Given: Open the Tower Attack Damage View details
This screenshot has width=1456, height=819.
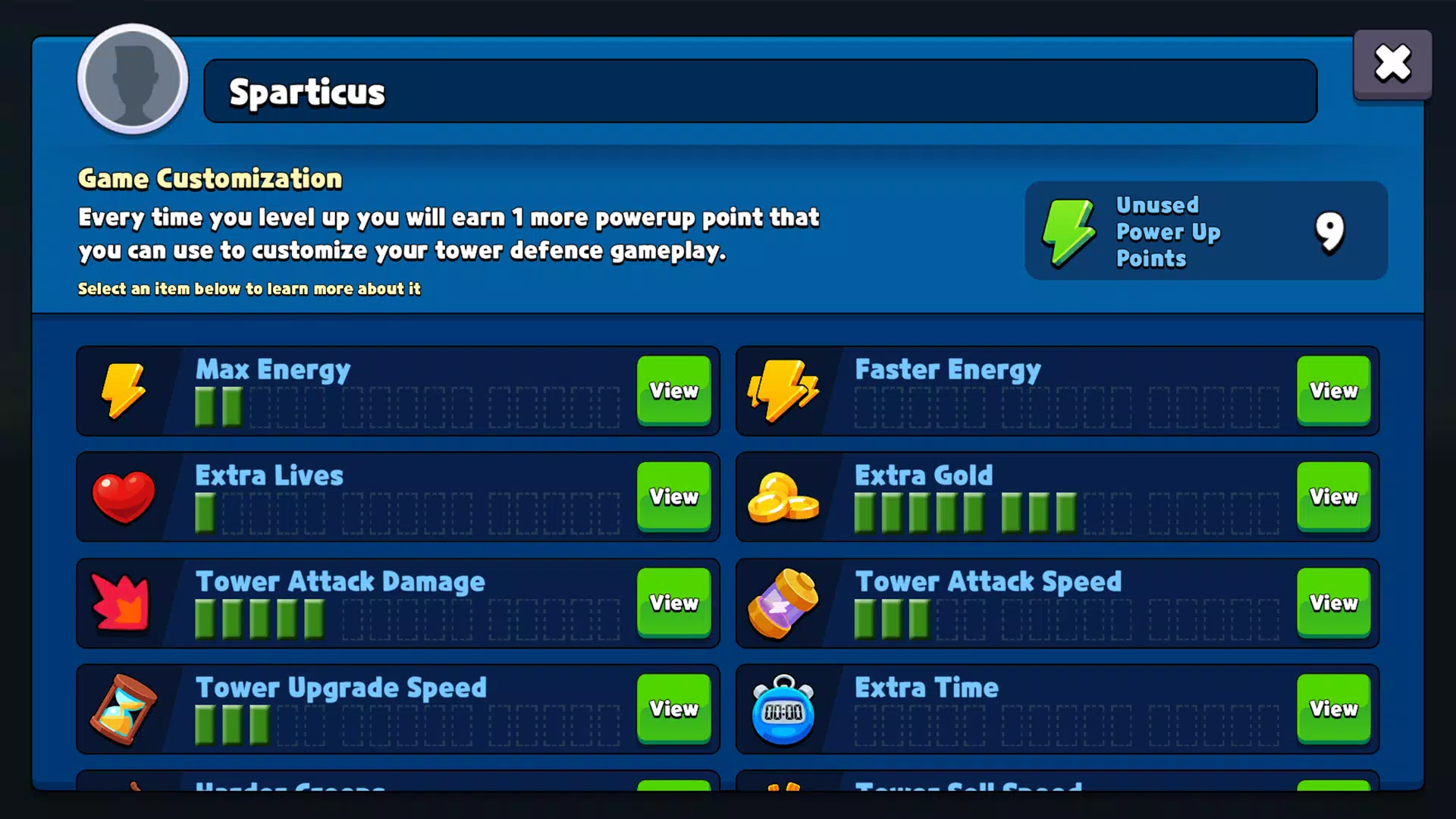Looking at the screenshot, I should click(x=673, y=604).
